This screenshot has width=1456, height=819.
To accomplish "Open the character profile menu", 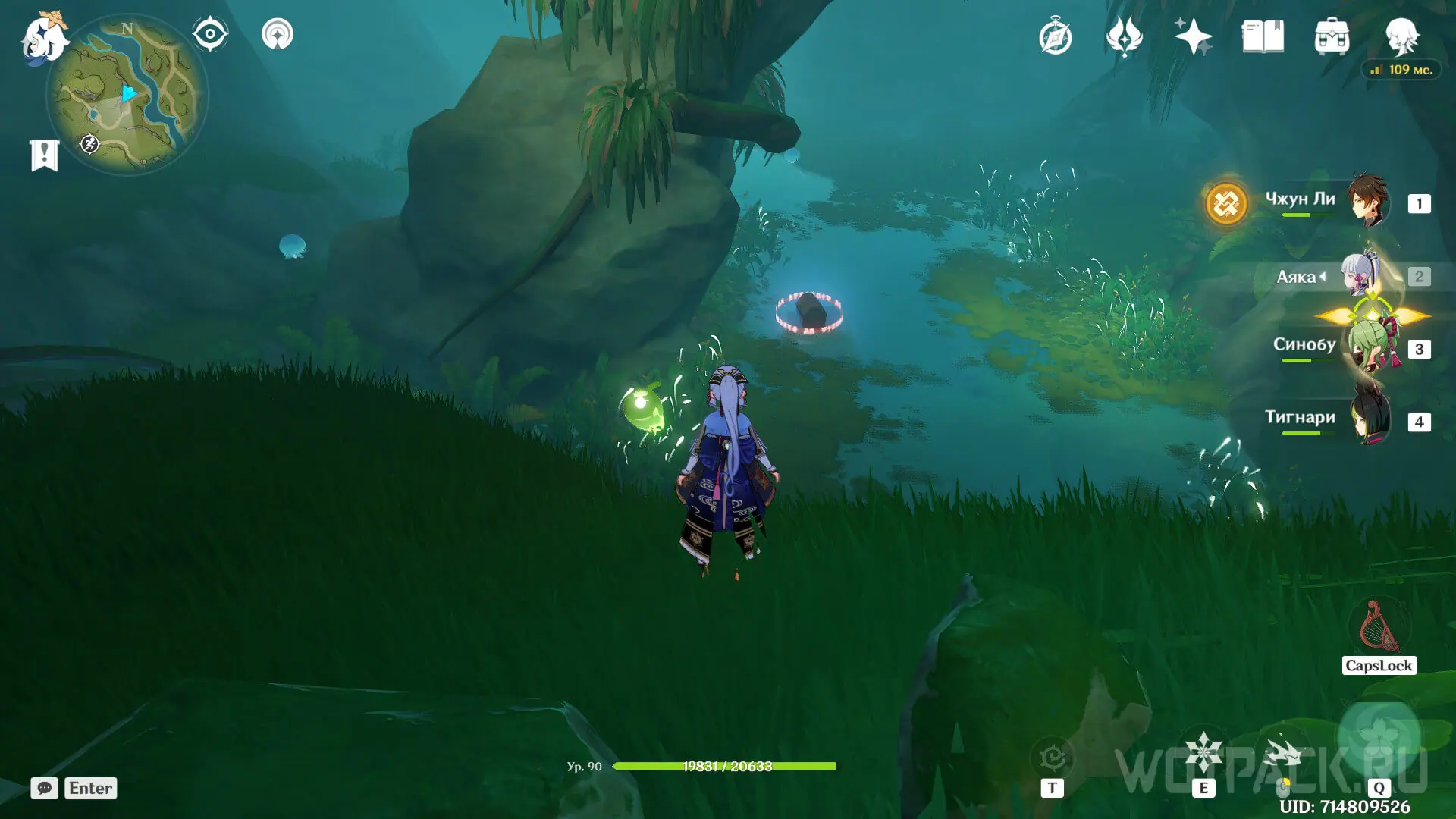I will [1401, 36].
